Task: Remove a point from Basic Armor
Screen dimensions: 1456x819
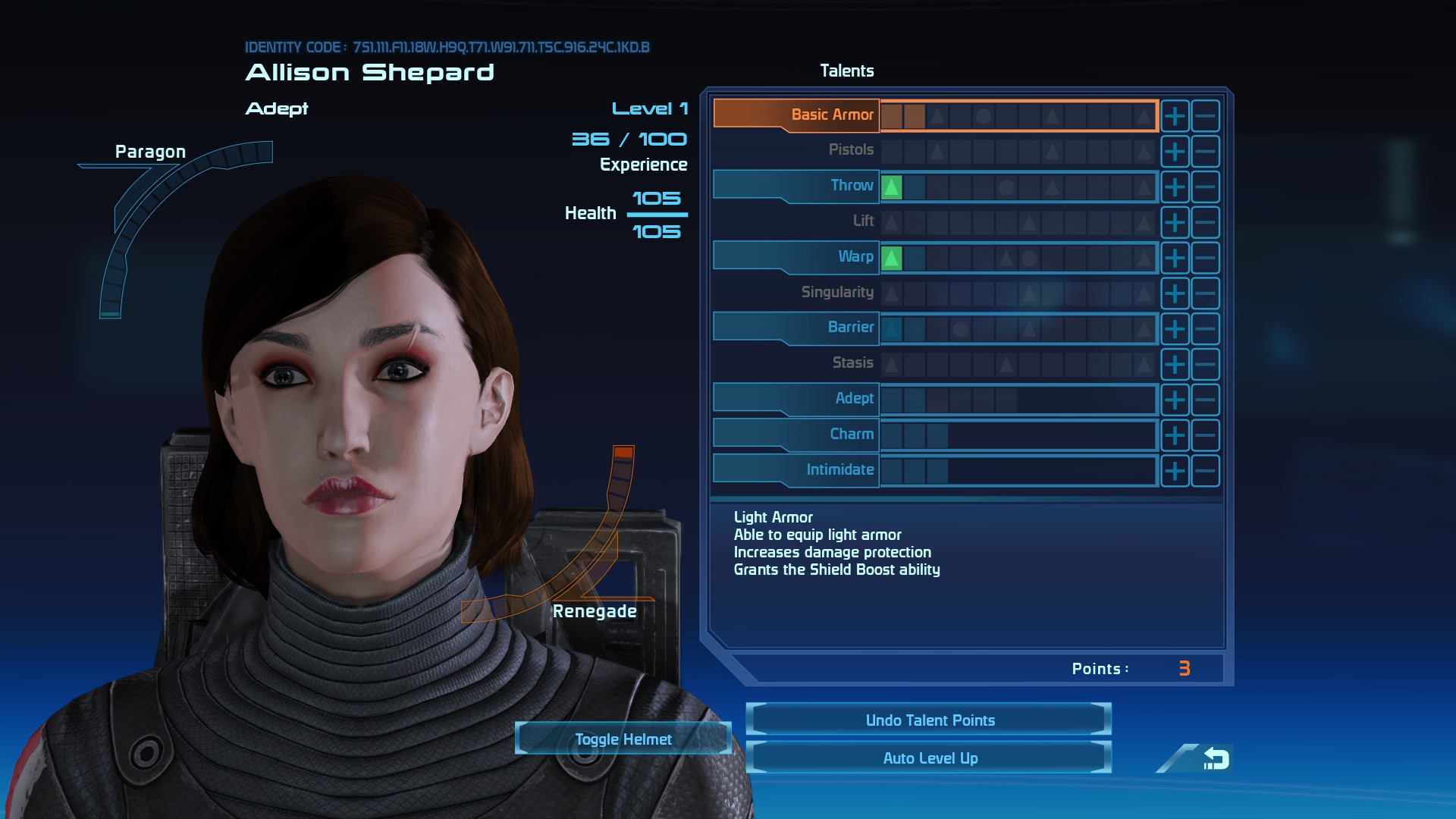Action: point(1205,116)
